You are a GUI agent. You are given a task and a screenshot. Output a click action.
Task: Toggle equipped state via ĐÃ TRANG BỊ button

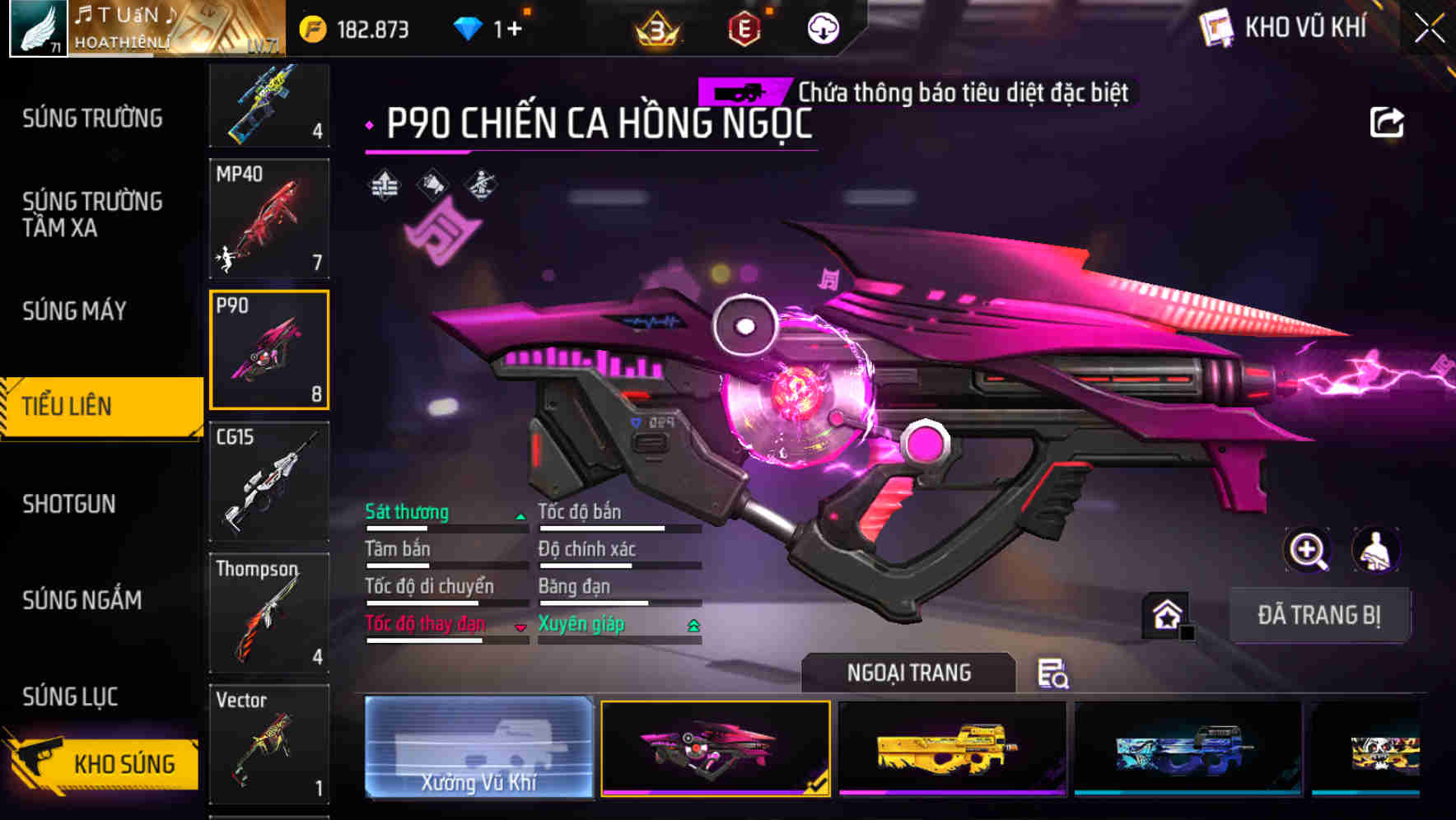[x=1319, y=615]
